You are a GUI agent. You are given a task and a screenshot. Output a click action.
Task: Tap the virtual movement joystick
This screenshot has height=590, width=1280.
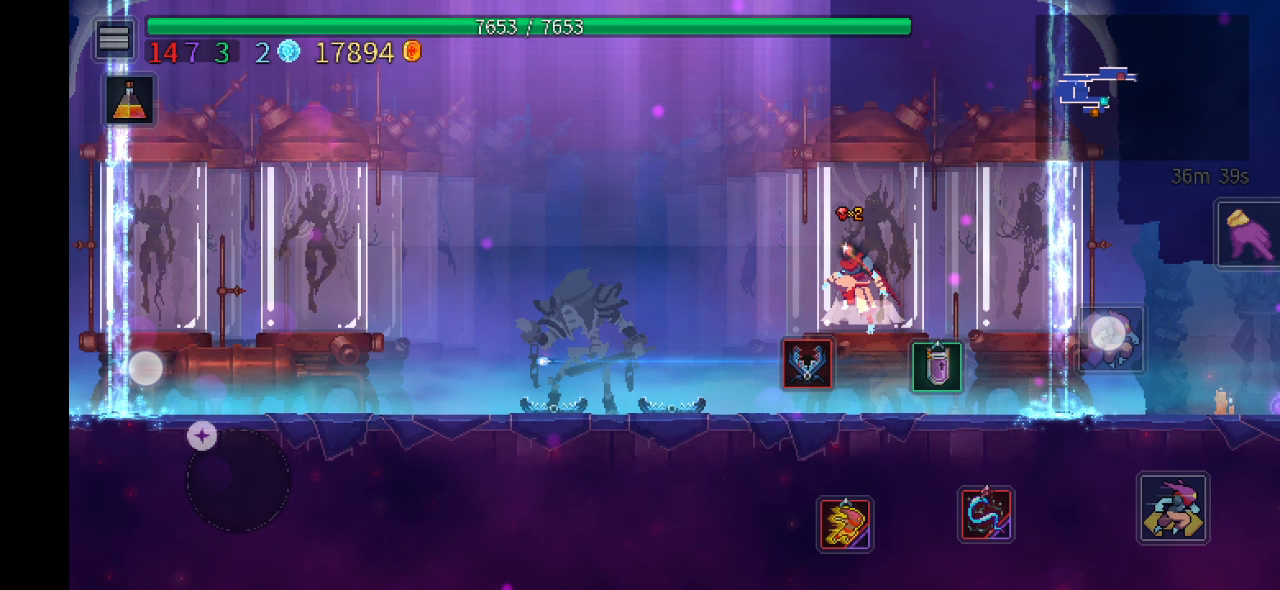(238, 481)
